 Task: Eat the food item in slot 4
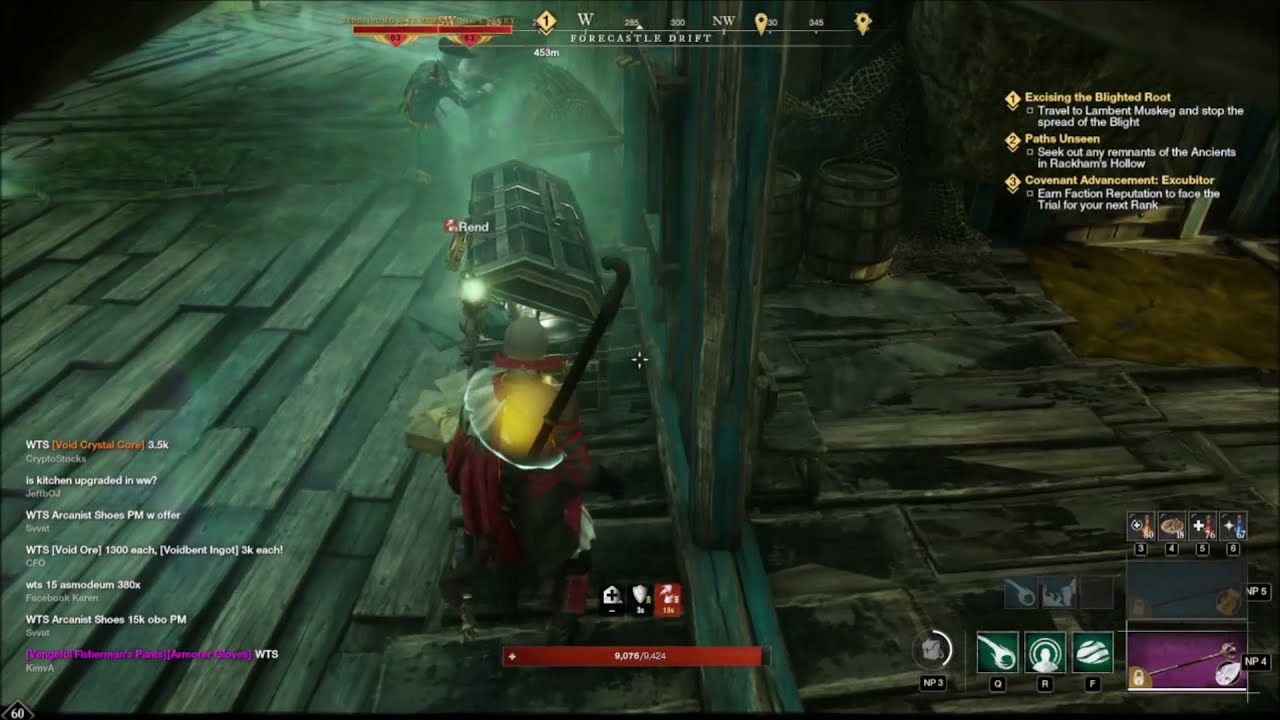coord(1171,527)
